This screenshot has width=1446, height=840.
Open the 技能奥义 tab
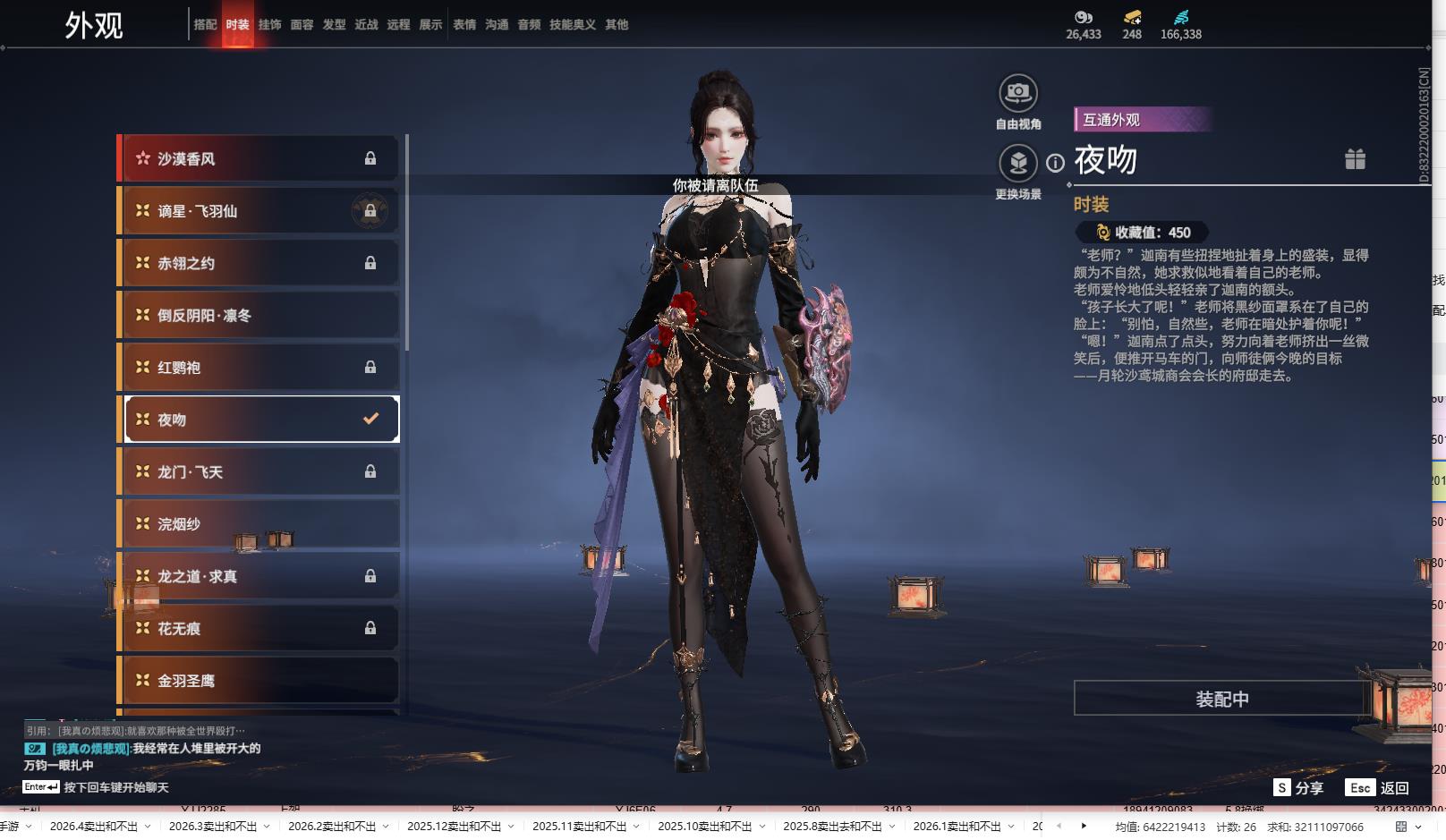click(572, 25)
